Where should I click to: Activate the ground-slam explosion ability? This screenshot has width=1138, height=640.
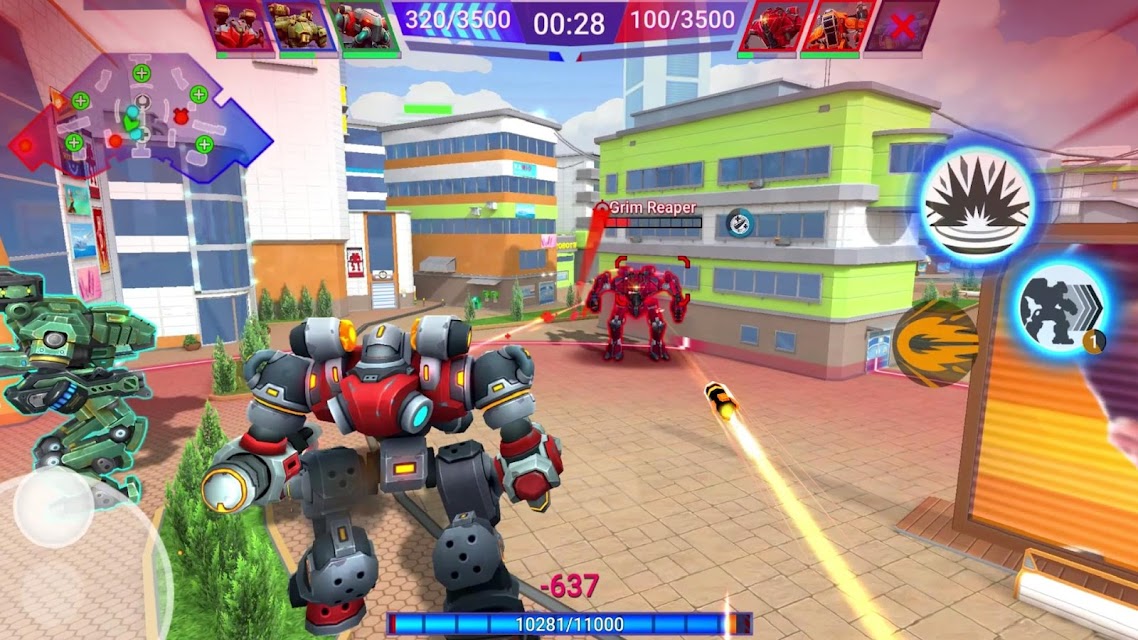(977, 204)
